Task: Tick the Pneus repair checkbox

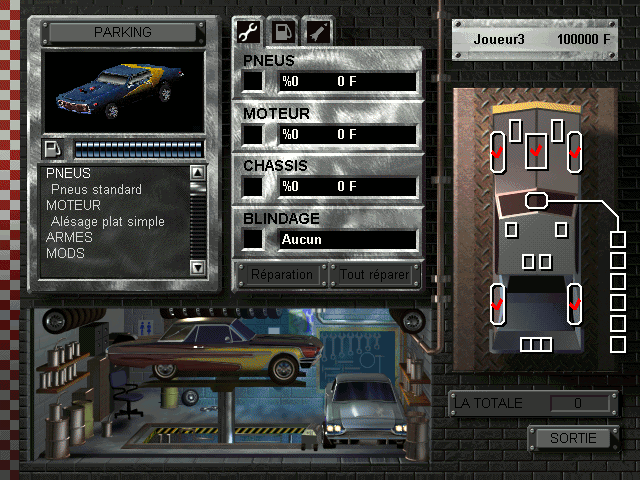Action: point(254,80)
